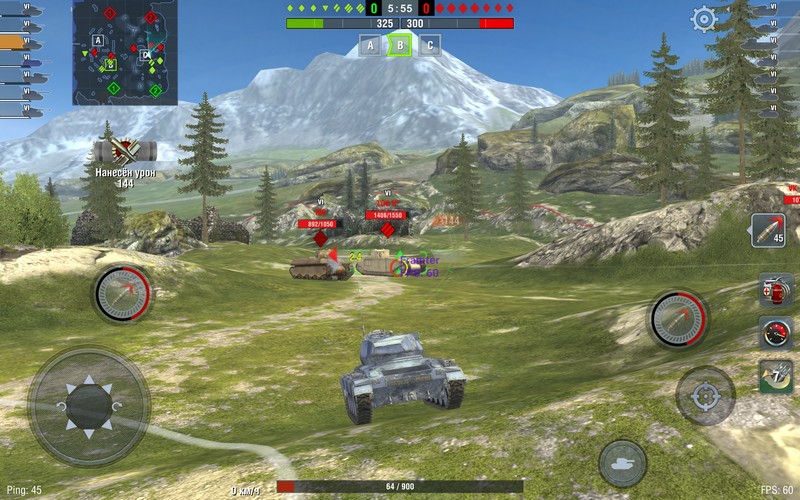Image resolution: width=800 pixels, height=500 pixels.
Task: Toggle sniper mode crosshair button
Action: pyautogui.click(x=705, y=396)
